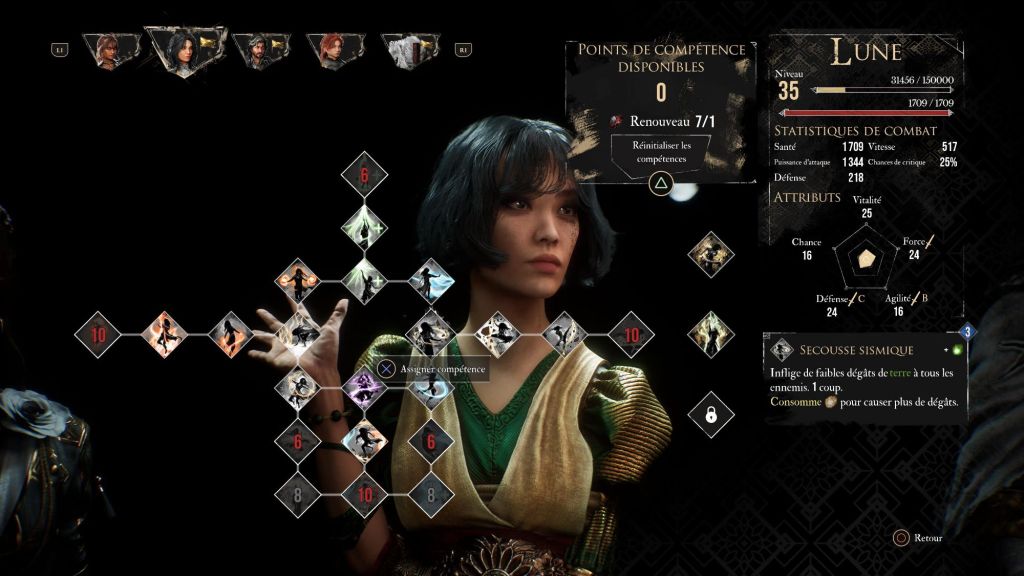This screenshot has width=1024, height=576.
Task: Select the brown-haired woman's portrait
Action: (106, 49)
